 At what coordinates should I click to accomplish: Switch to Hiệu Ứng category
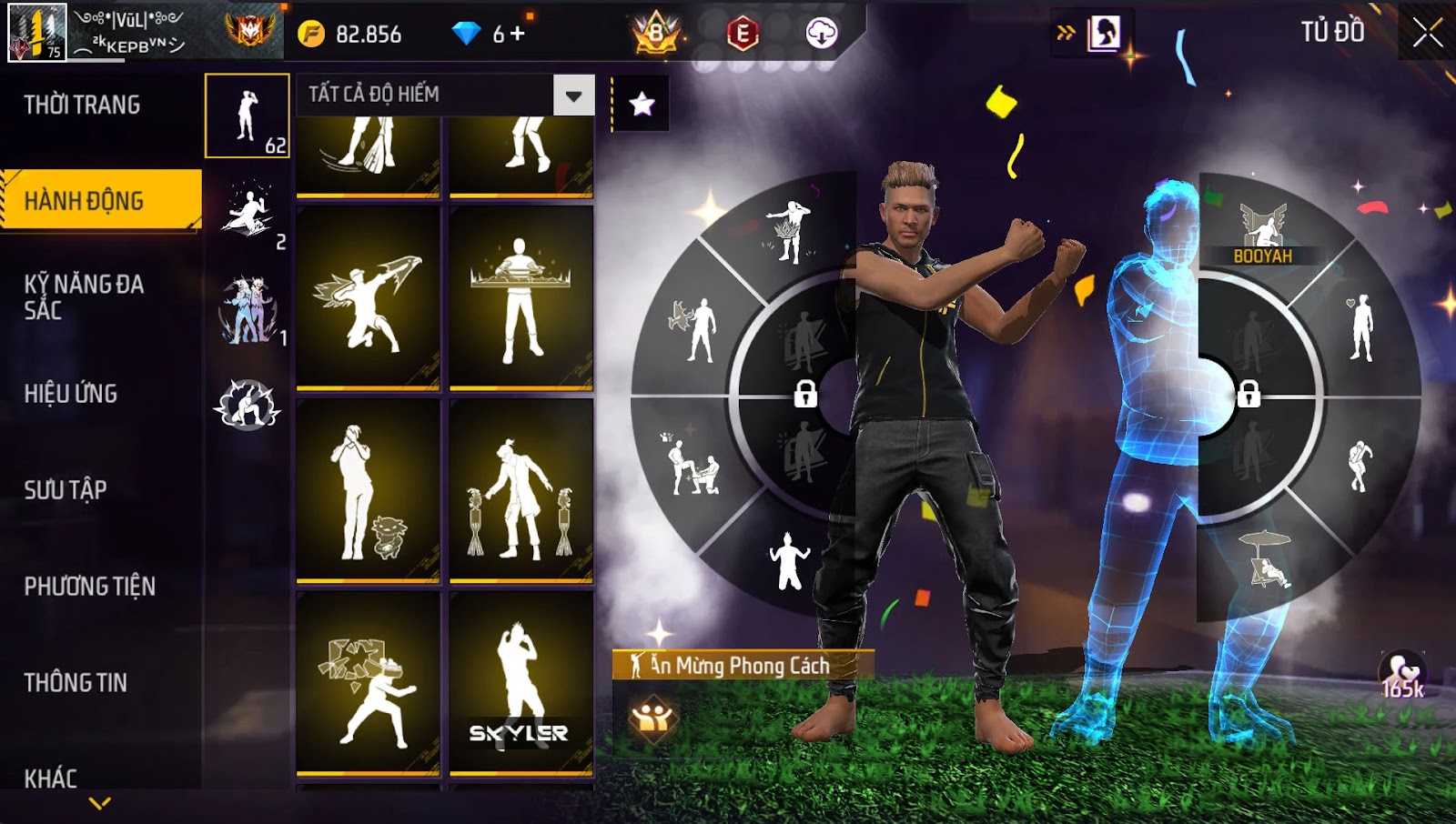point(71,394)
